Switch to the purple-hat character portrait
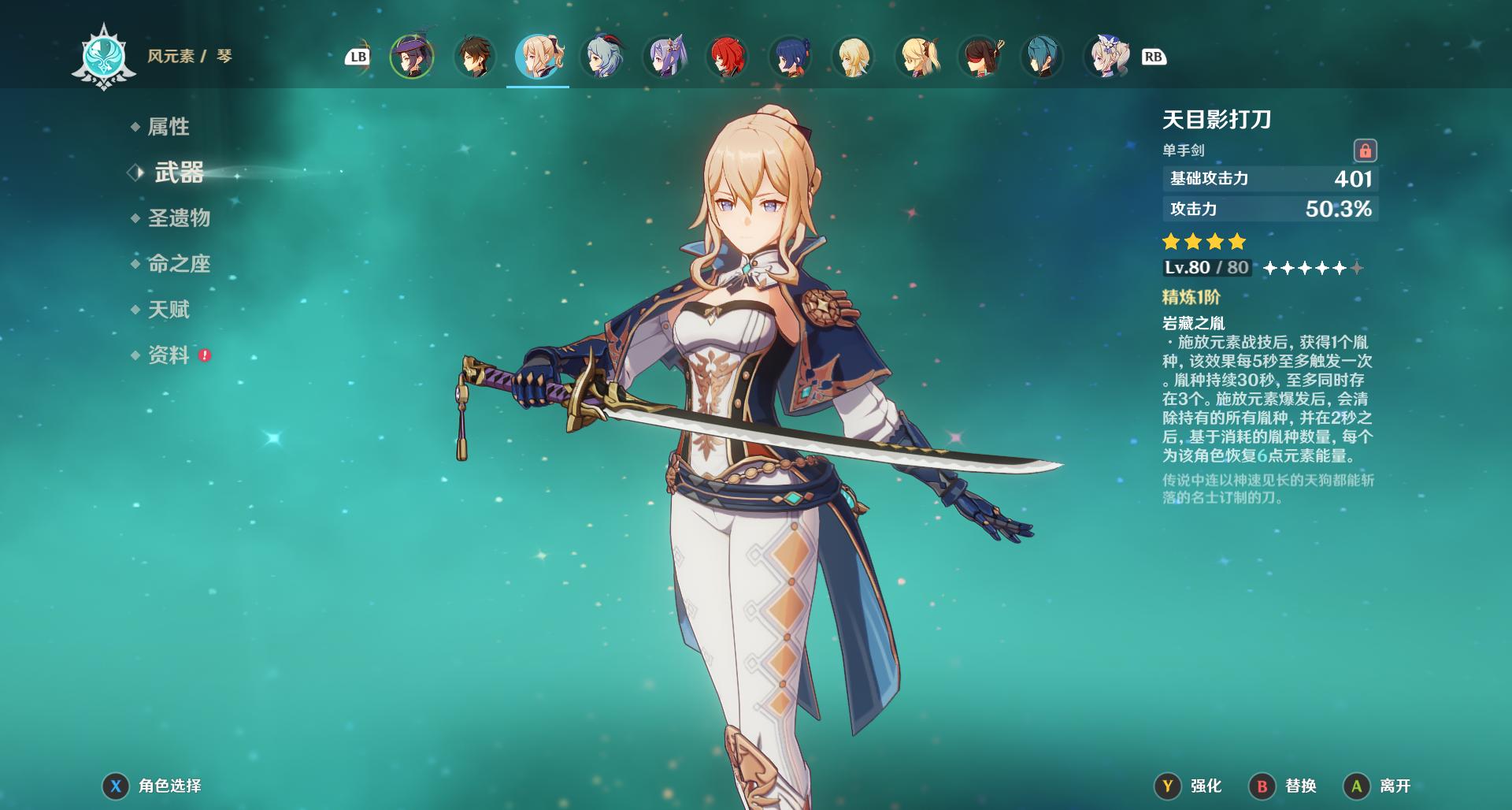The width and height of the screenshot is (1512, 810). (412, 57)
